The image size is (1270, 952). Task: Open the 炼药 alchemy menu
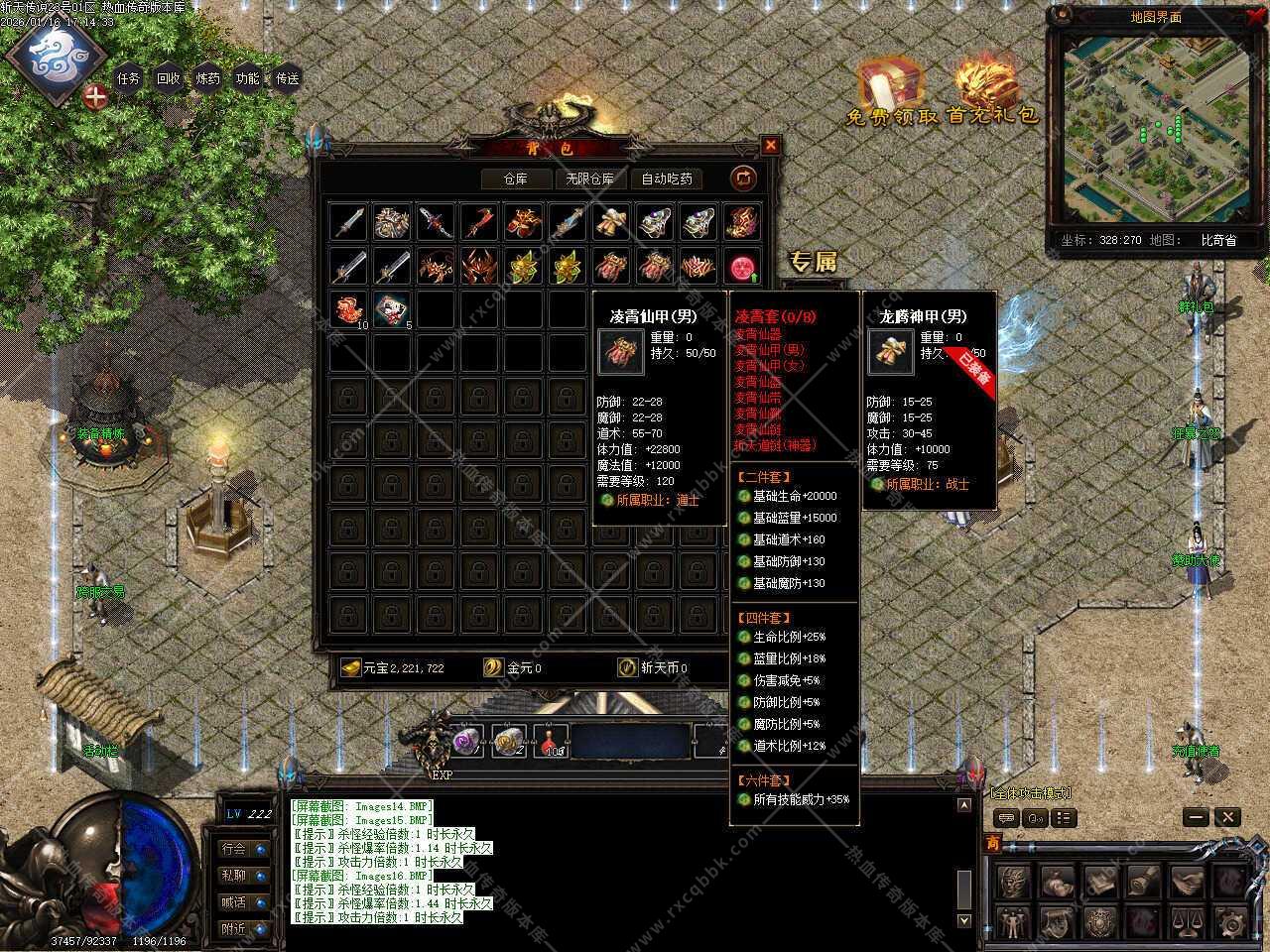click(x=208, y=78)
